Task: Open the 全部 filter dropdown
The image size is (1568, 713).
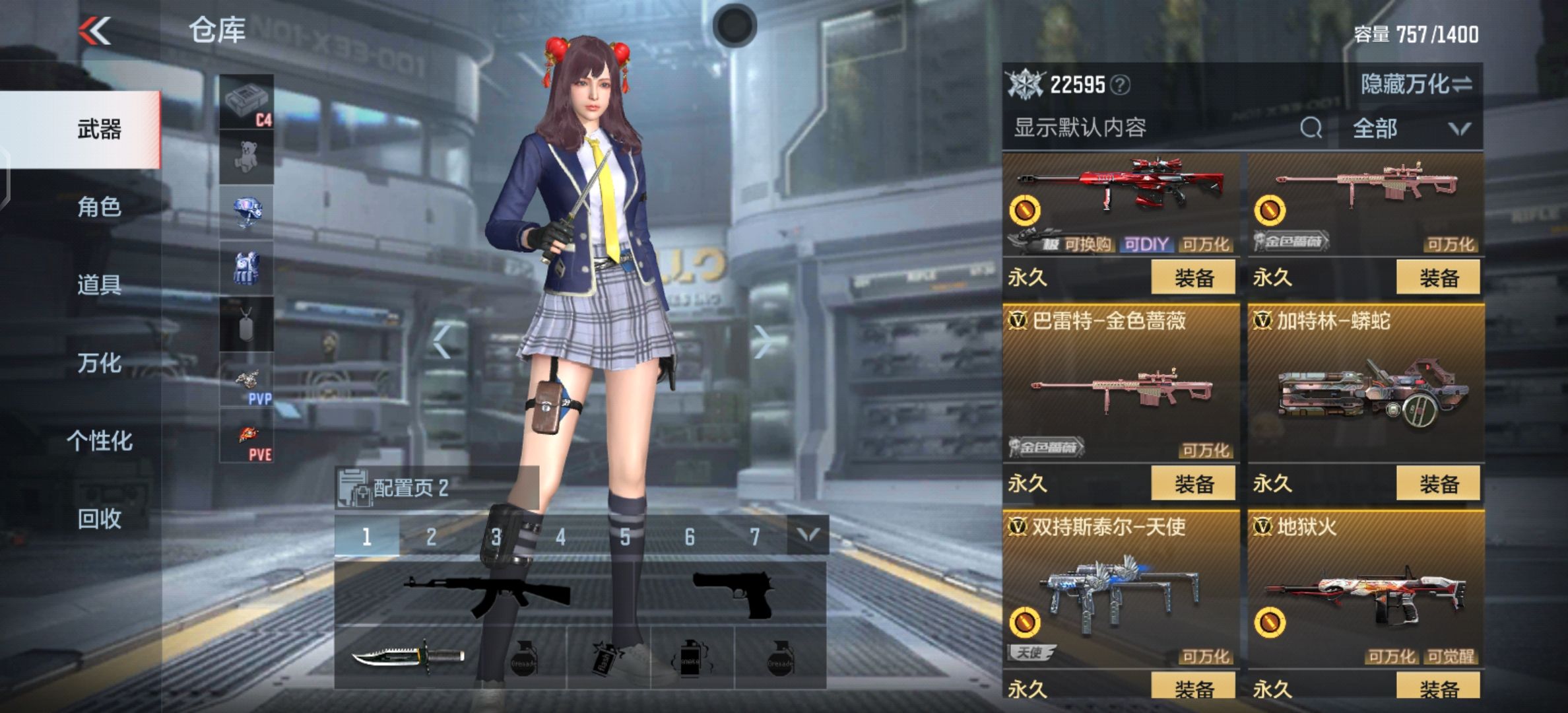Action: tap(1409, 128)
